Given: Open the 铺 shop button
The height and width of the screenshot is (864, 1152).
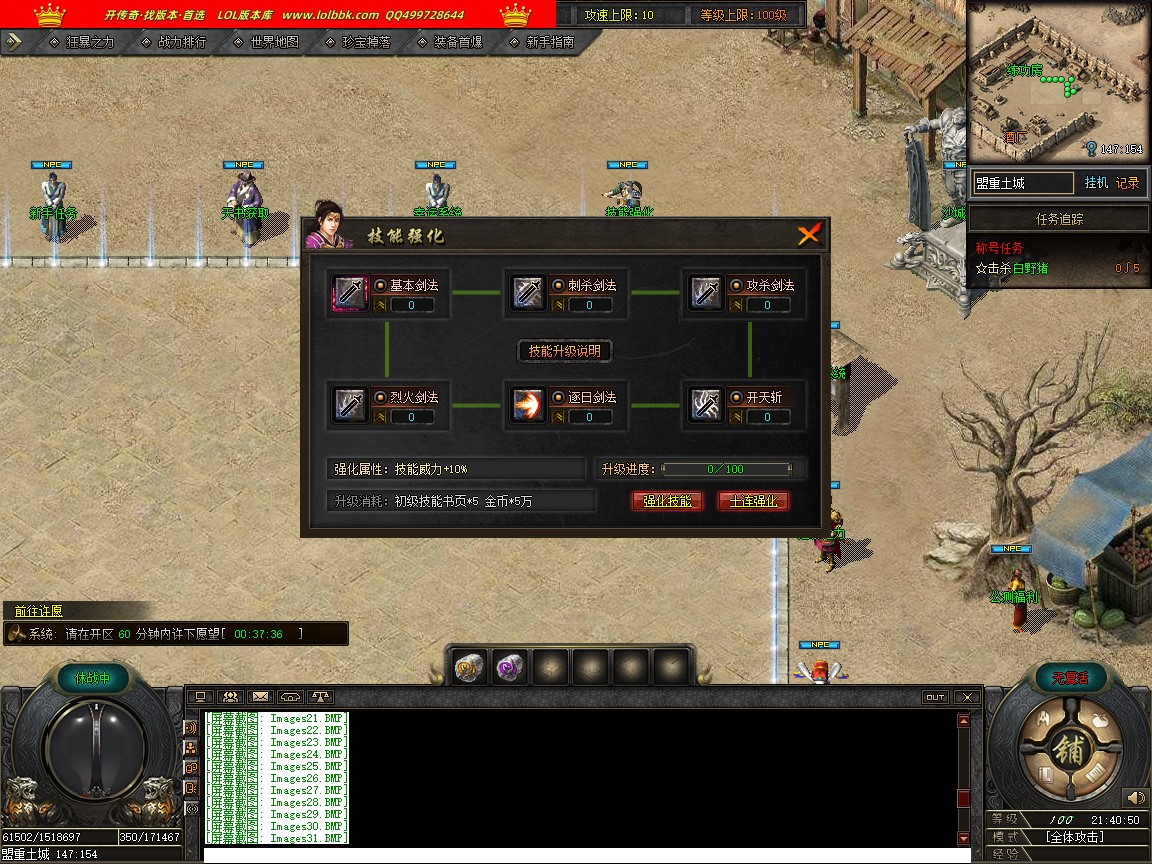Looking at the screenshot, I should tap(1068, 752).
